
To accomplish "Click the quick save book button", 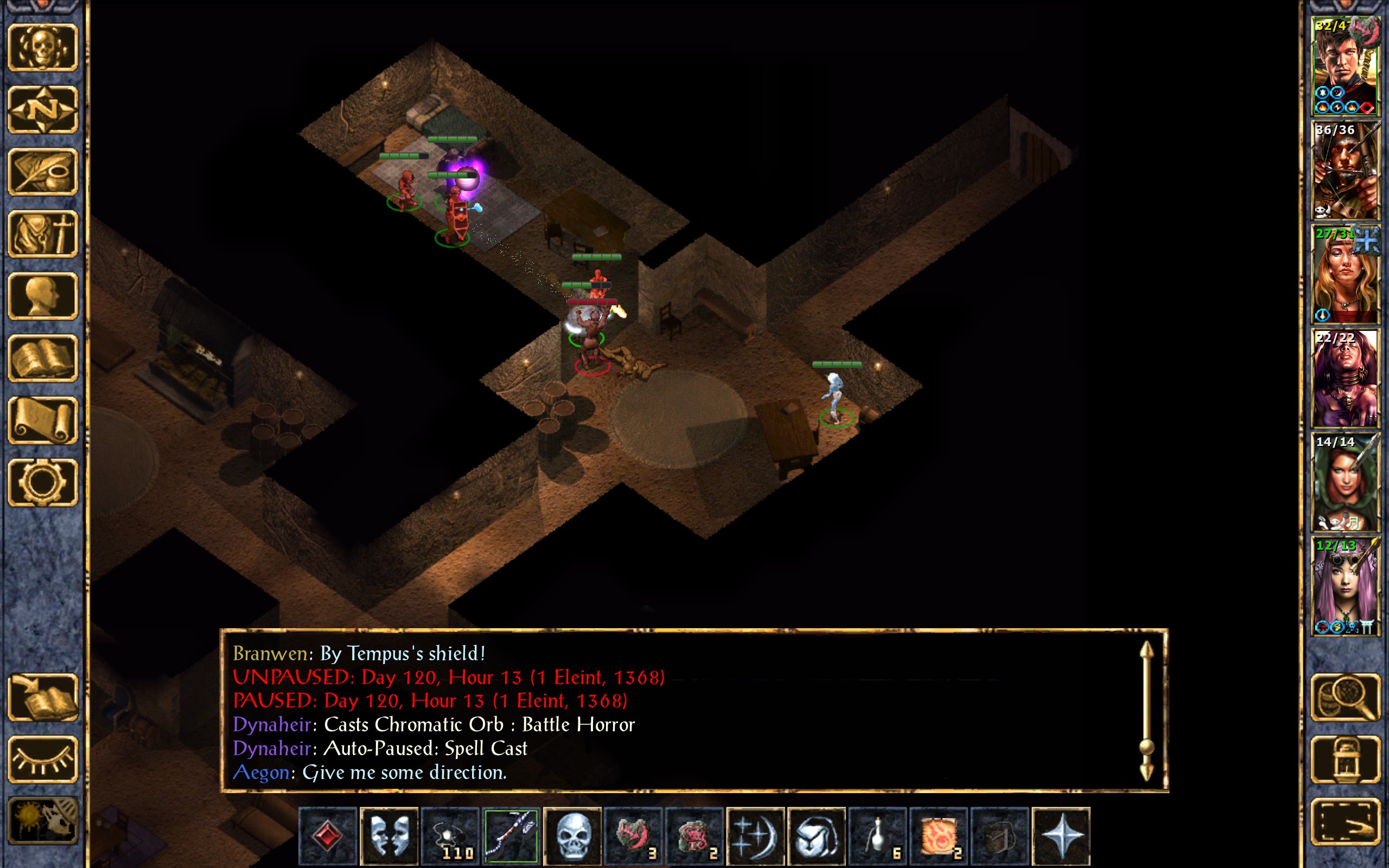I will pyautogui.click(x=43, y=697).
